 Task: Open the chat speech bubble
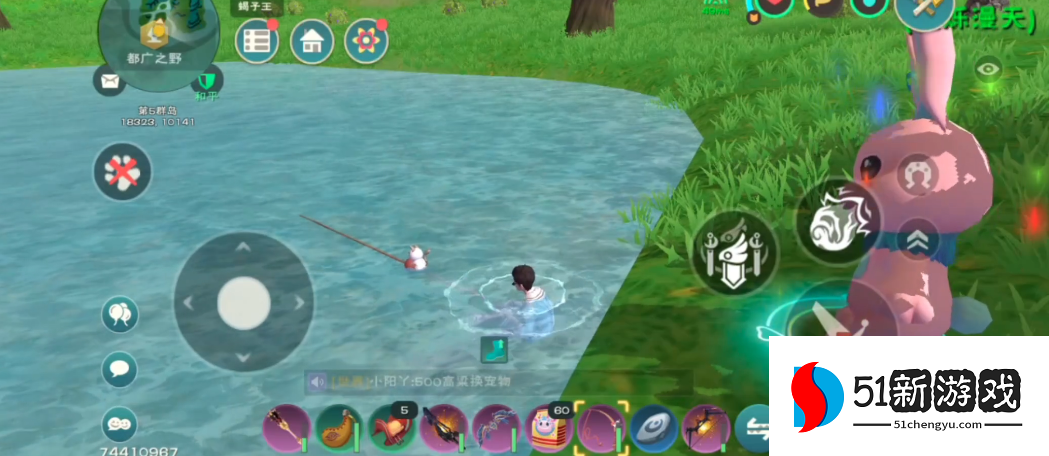(x=120, y=369)
